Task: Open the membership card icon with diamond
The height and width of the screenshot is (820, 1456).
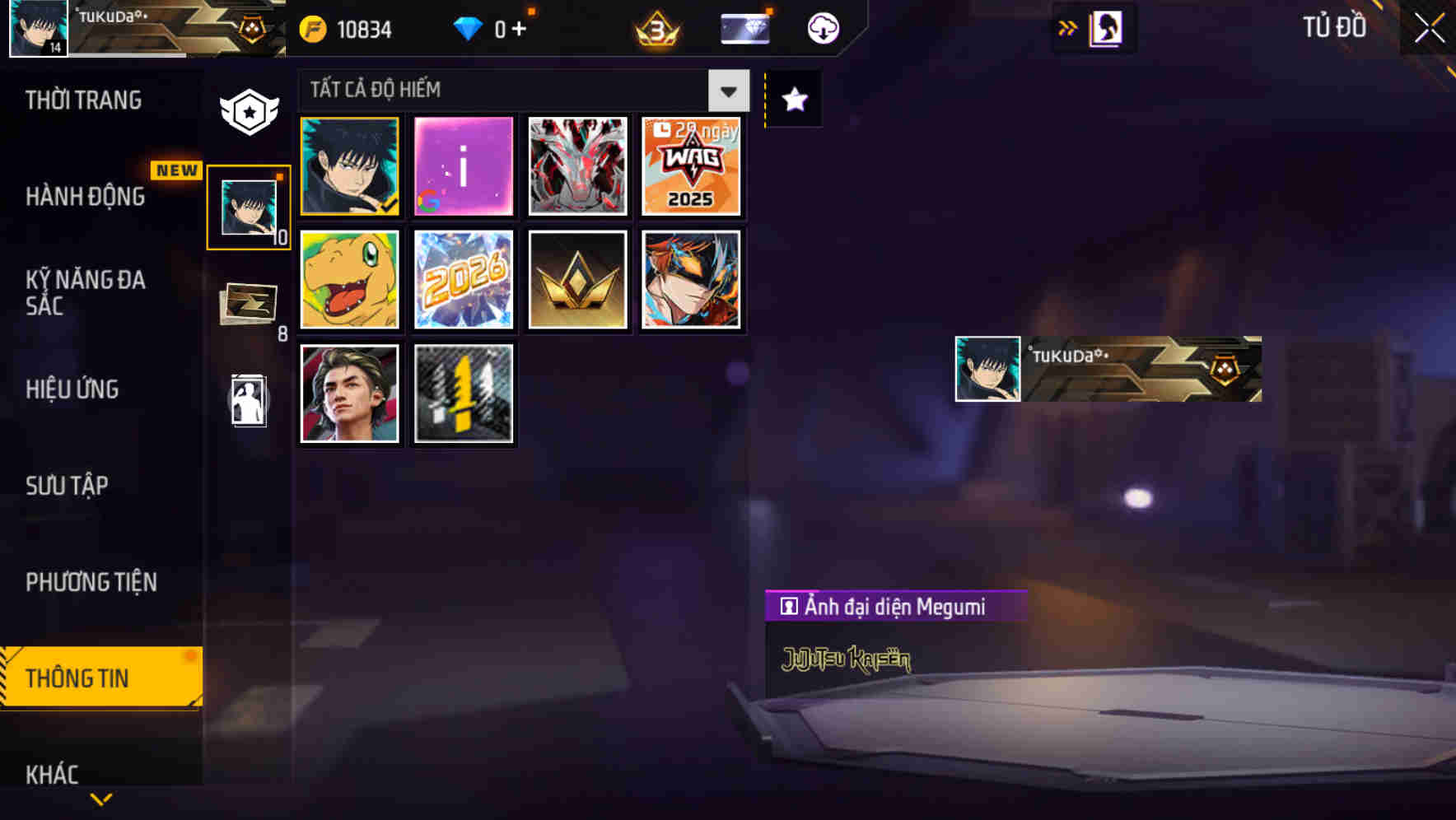Action: (743, 28)
